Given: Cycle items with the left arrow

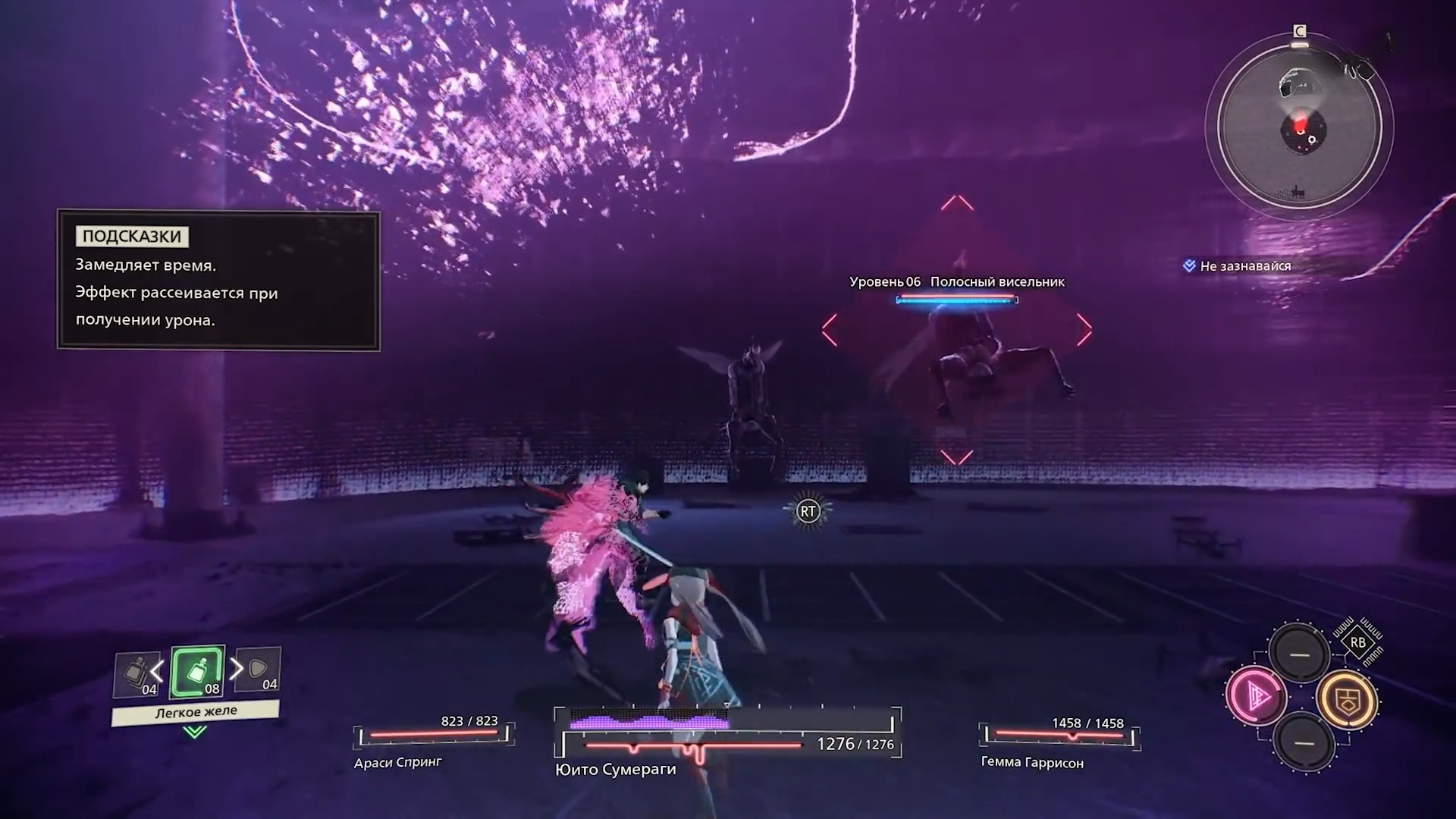Looking at the screenshot, I should 157,670.
